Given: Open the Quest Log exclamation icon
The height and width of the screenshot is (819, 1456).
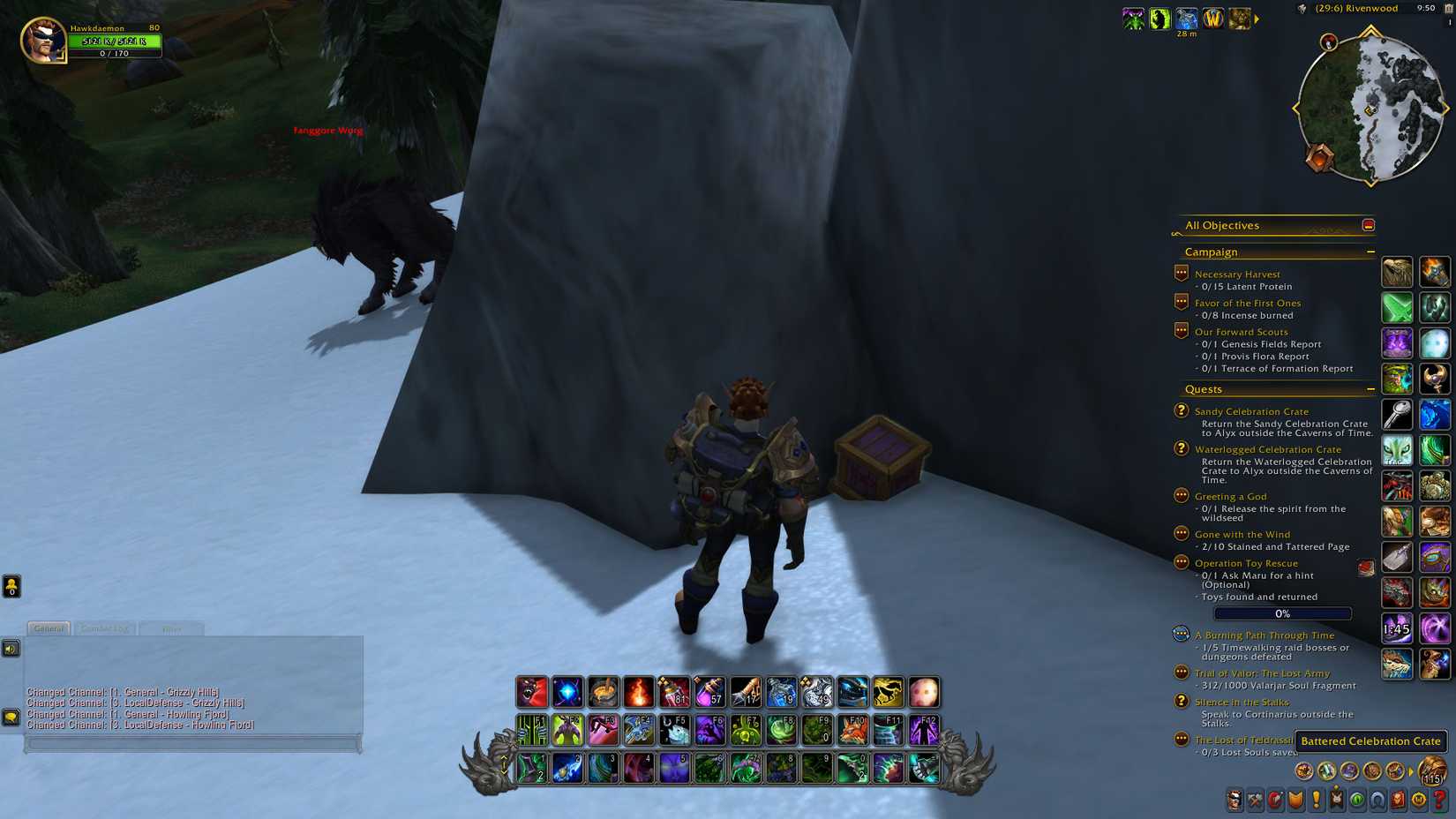Looking at the screenshot, I should pyautogui.click(x=1316, y=801).
